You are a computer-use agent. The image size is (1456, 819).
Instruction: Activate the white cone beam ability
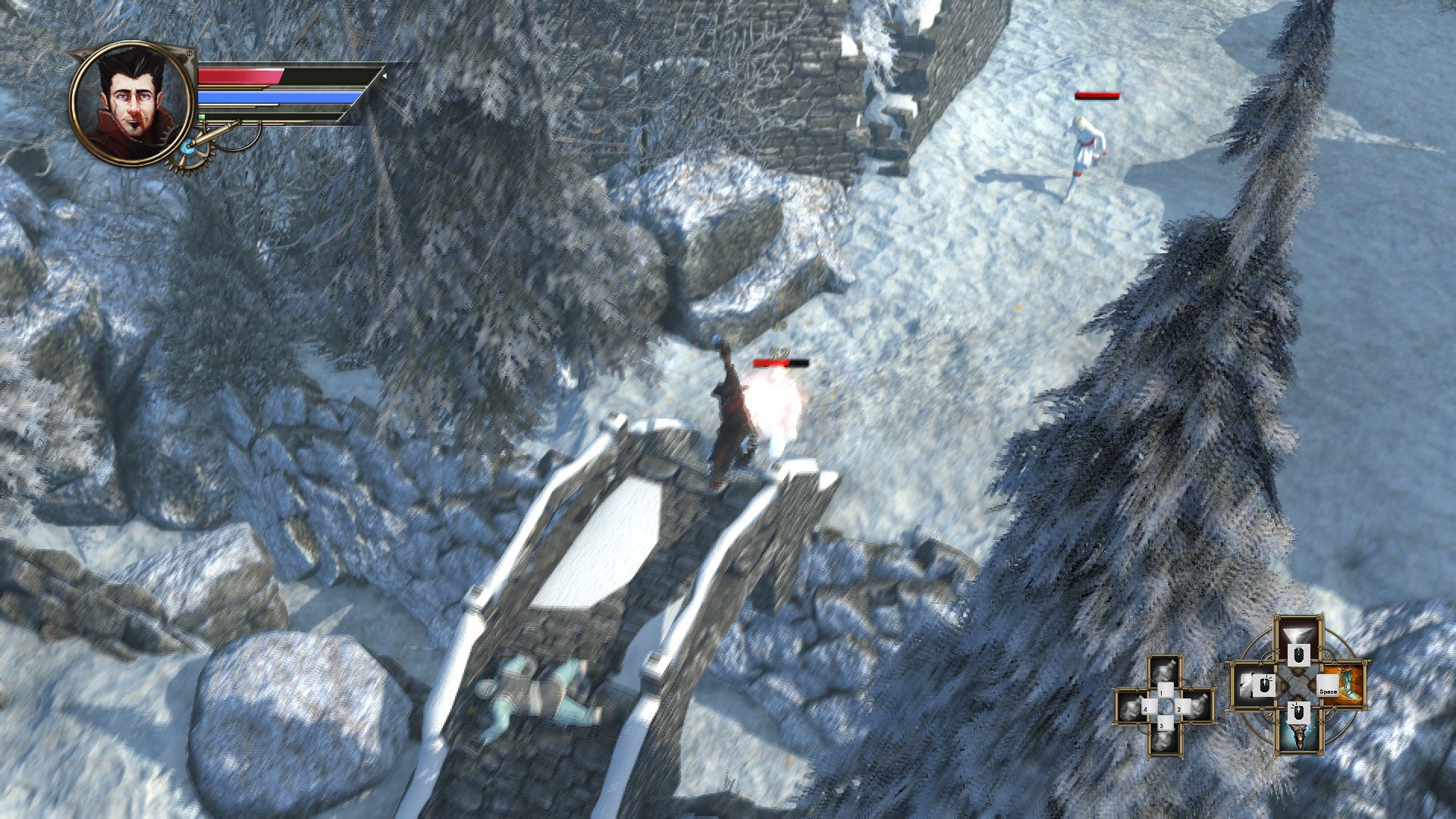coord(1300,635)
